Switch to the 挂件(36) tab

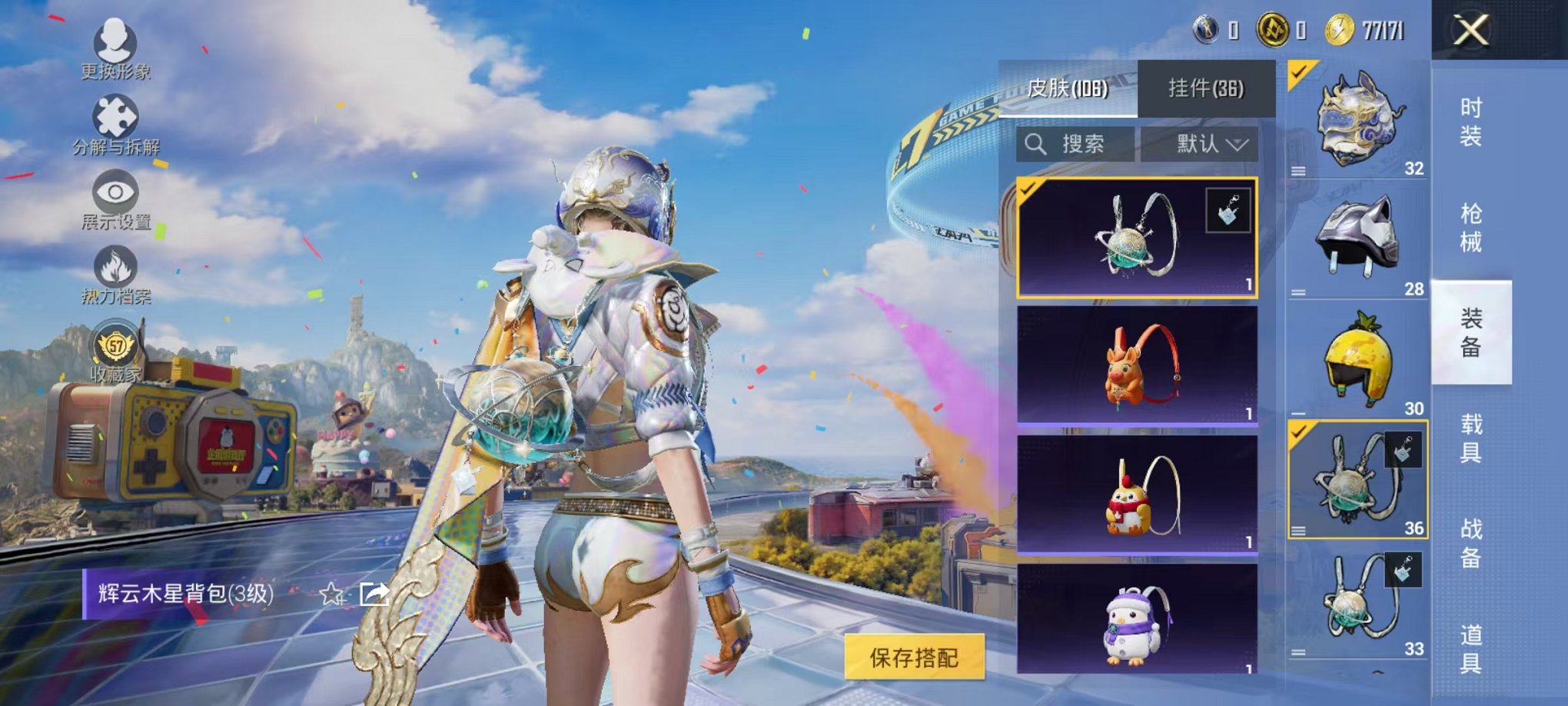coord(1204,89)
